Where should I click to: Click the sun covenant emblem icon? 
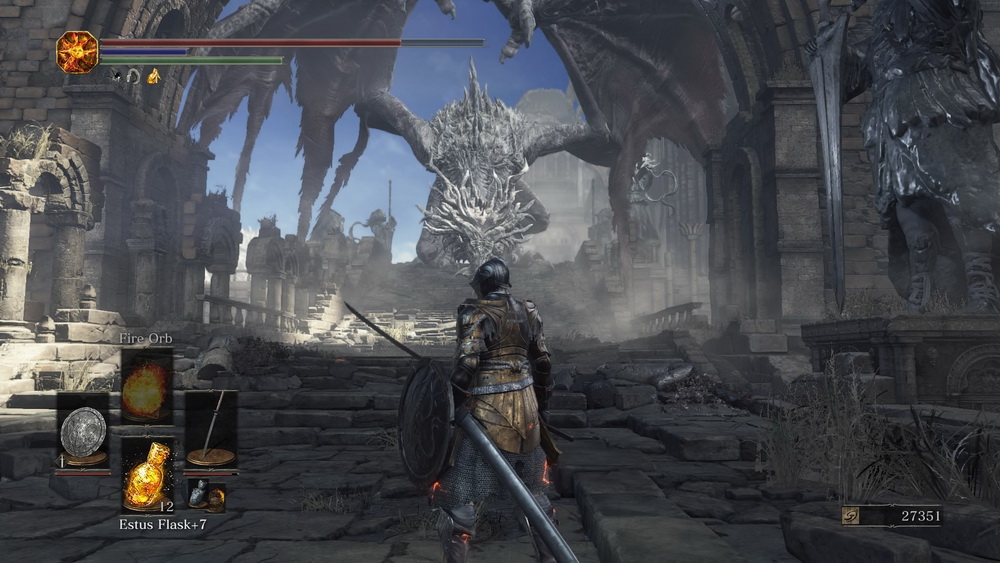pos(77,52)
